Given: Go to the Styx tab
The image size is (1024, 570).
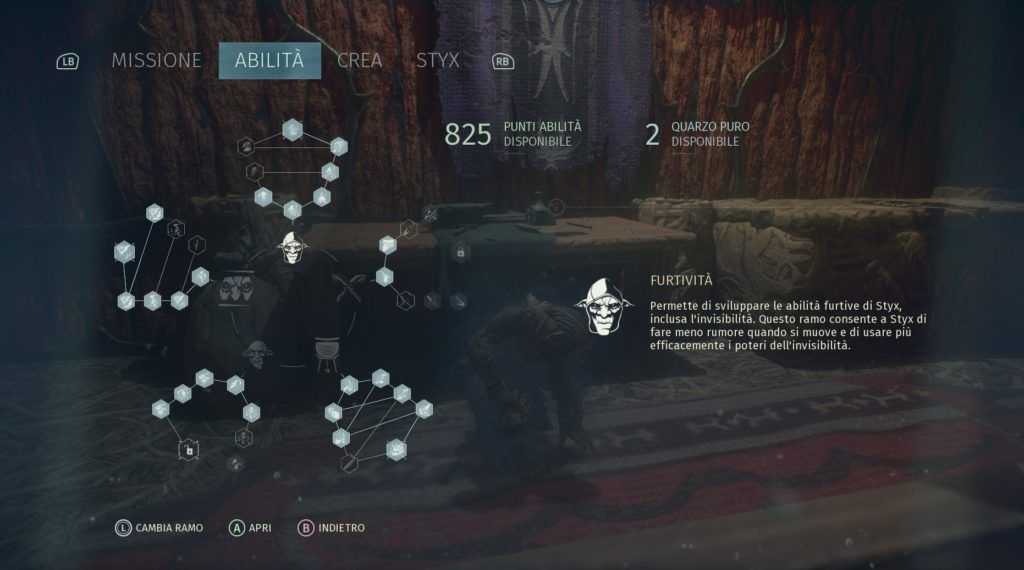Looking at the screenshot, I should tap(438, 60).
